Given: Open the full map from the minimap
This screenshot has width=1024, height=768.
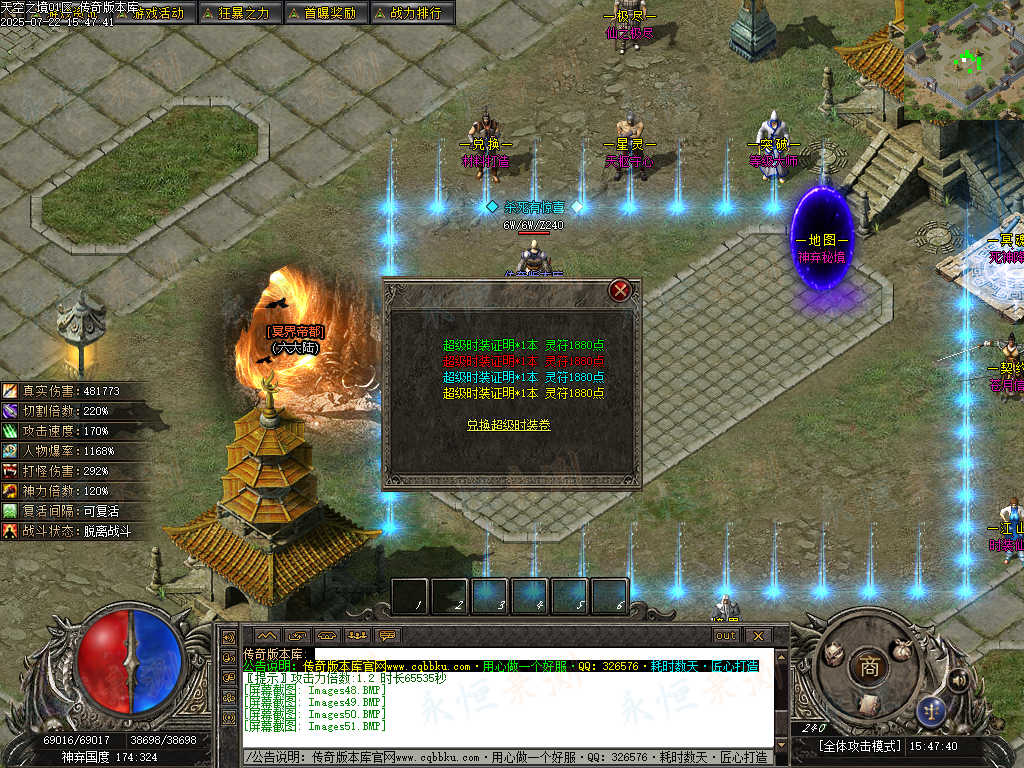Looking at the screenshot, I should coord(963,60).
